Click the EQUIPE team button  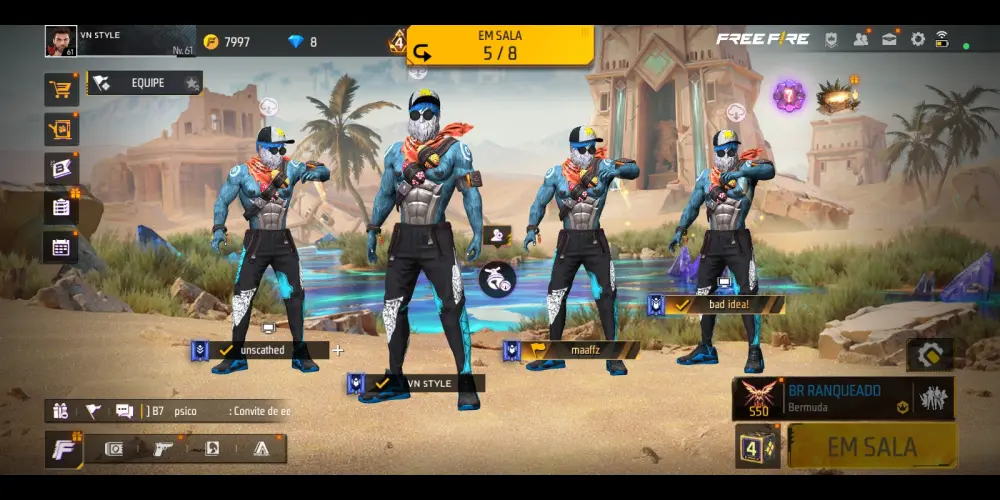tap(146, 83)
